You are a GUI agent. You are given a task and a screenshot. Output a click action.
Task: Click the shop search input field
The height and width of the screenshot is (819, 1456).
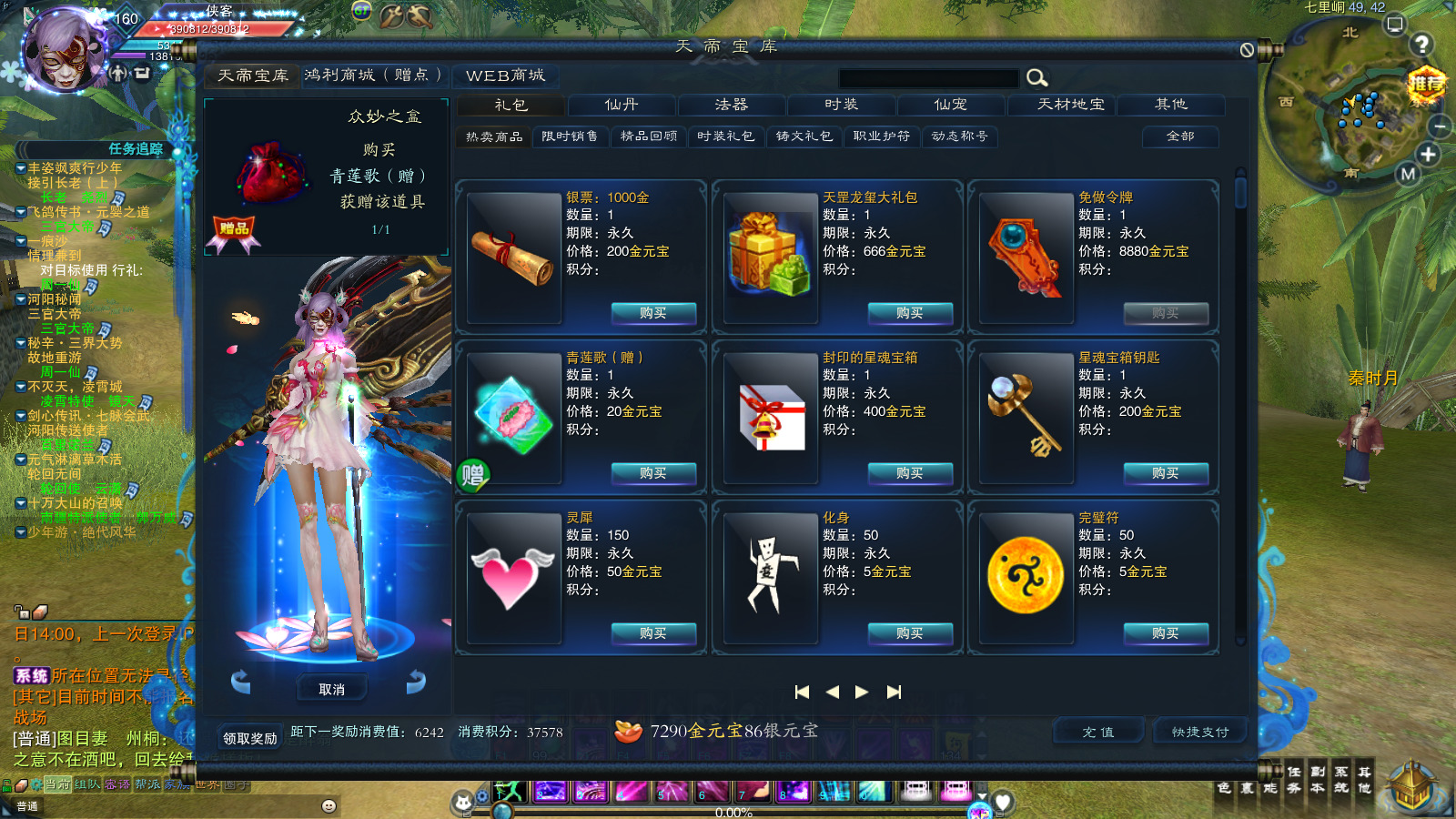[x=928, y=78]
